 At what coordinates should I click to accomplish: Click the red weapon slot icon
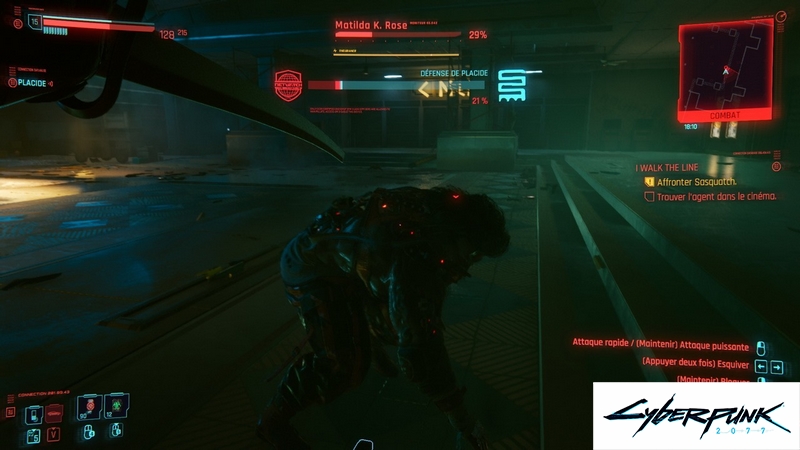click(53, 414)
